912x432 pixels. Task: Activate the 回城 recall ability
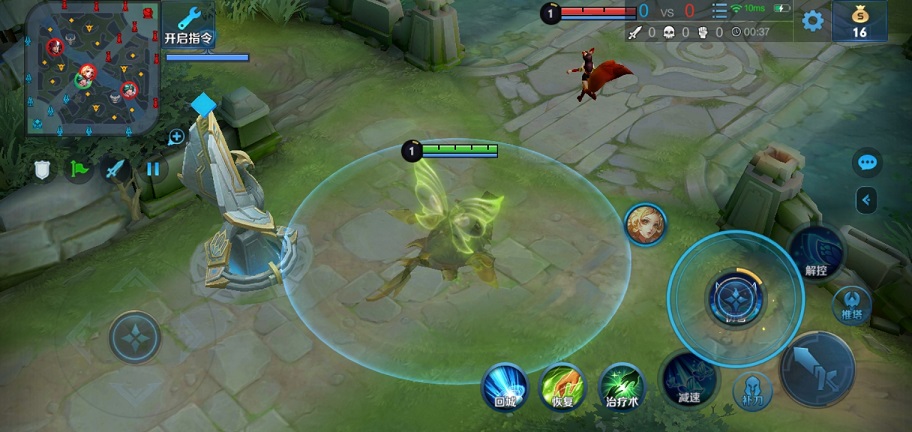pos(504,386)
